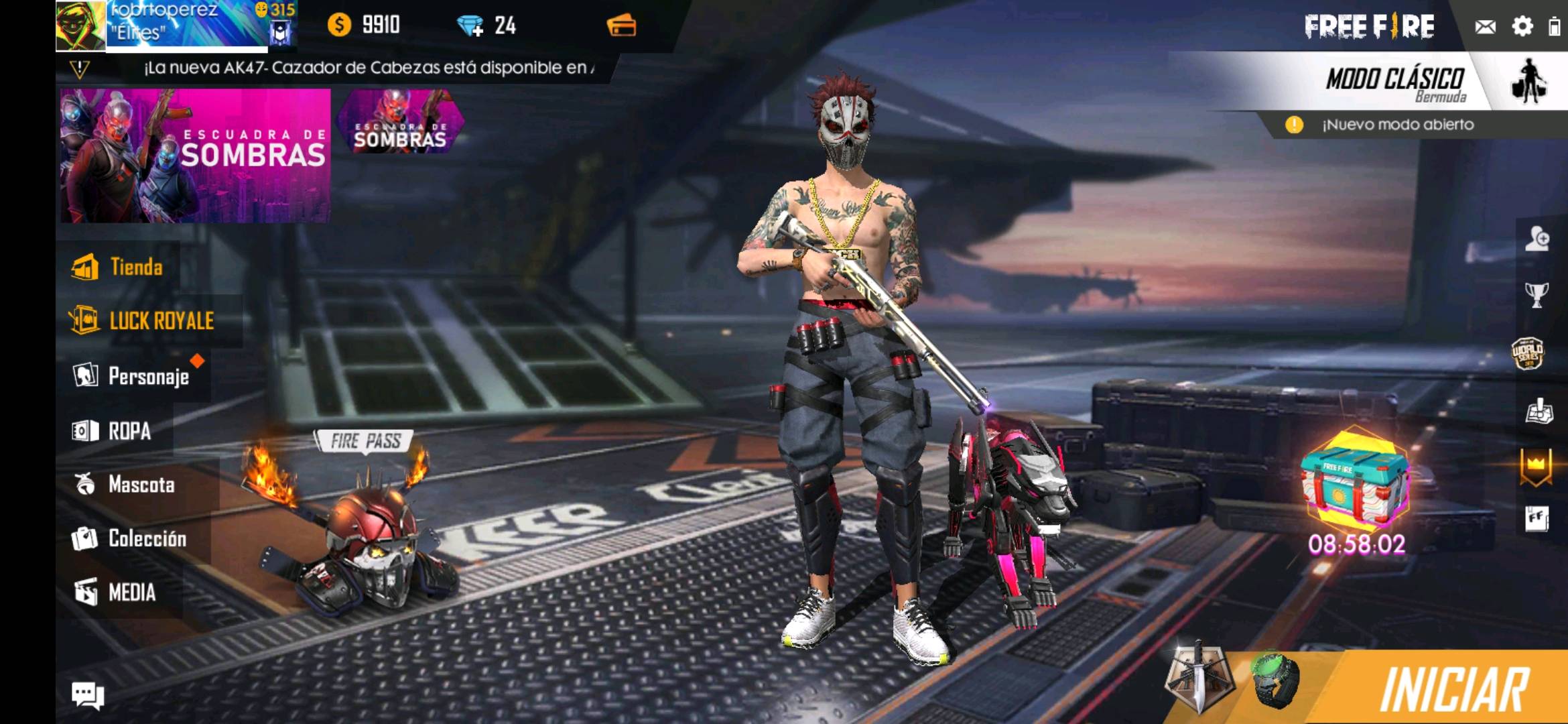Add diamonds with the blue gem icon
1568x724 pixels.
pos(470,26)
